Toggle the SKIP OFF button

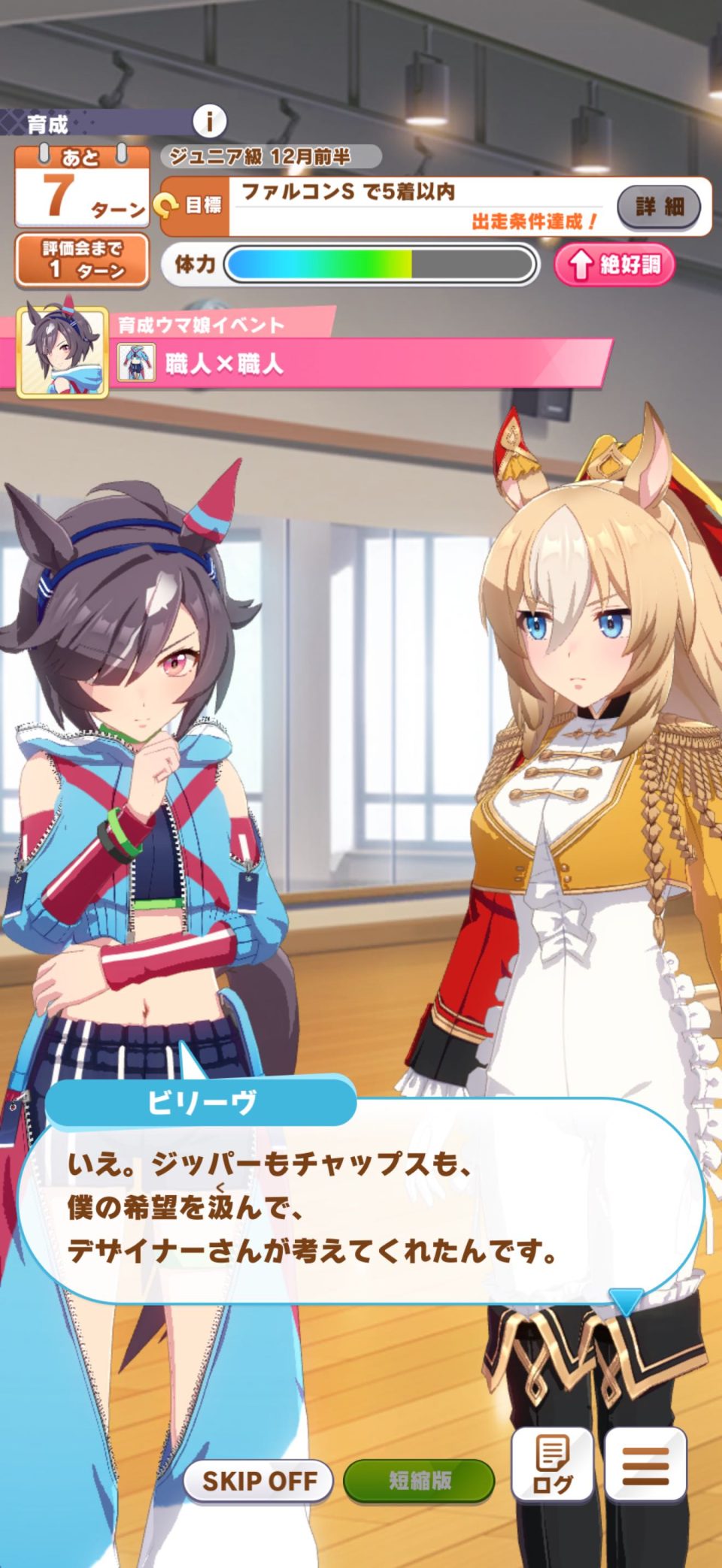pyautogui.click(x=258, y=1480)
